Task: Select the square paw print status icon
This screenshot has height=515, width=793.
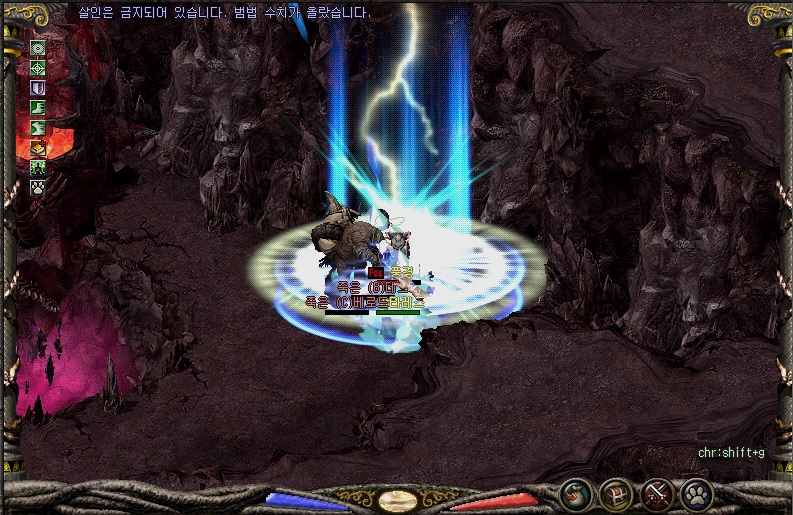Action: [39, 186]
